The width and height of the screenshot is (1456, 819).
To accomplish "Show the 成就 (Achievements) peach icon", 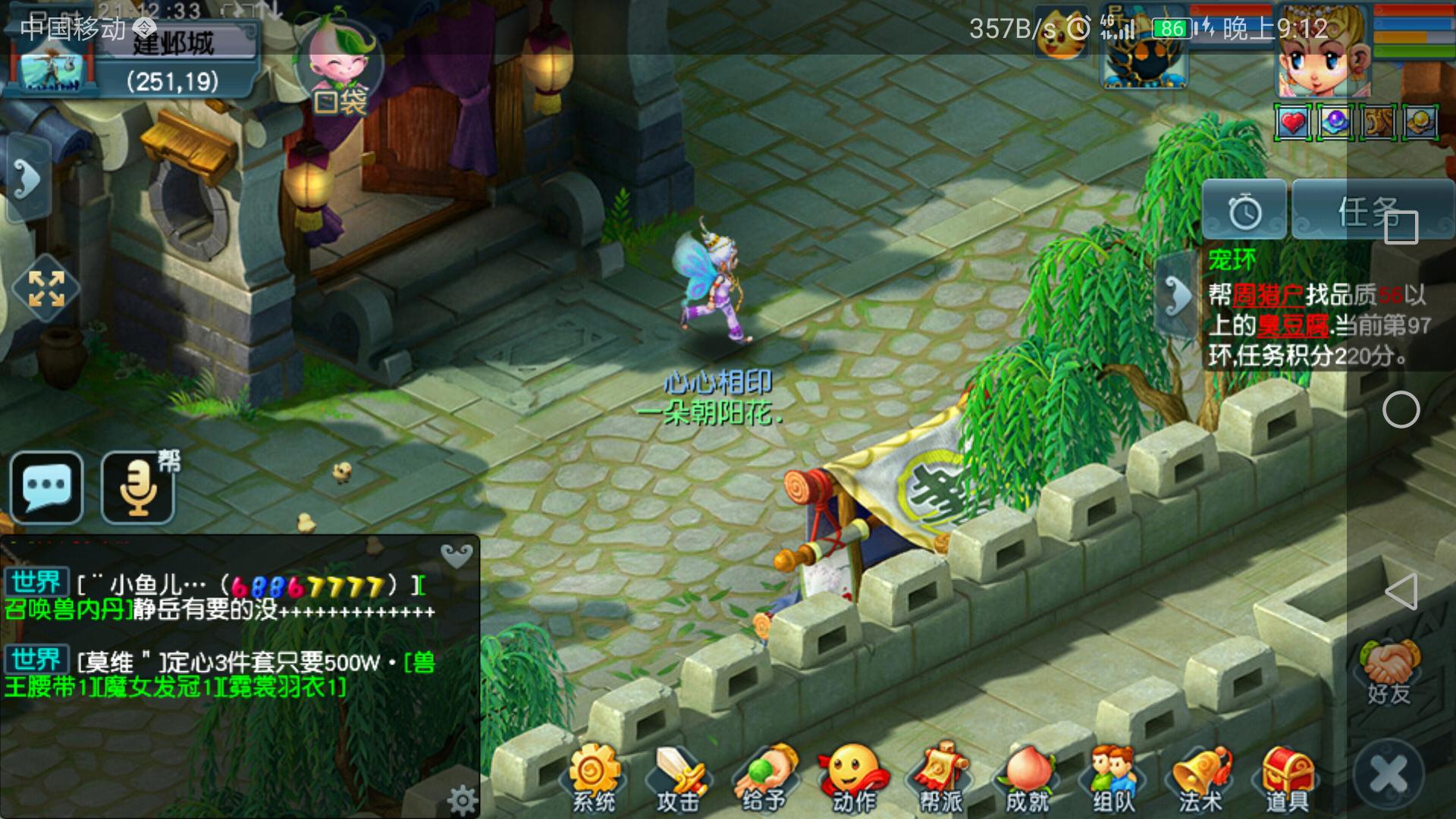I will pos(1027,777).
